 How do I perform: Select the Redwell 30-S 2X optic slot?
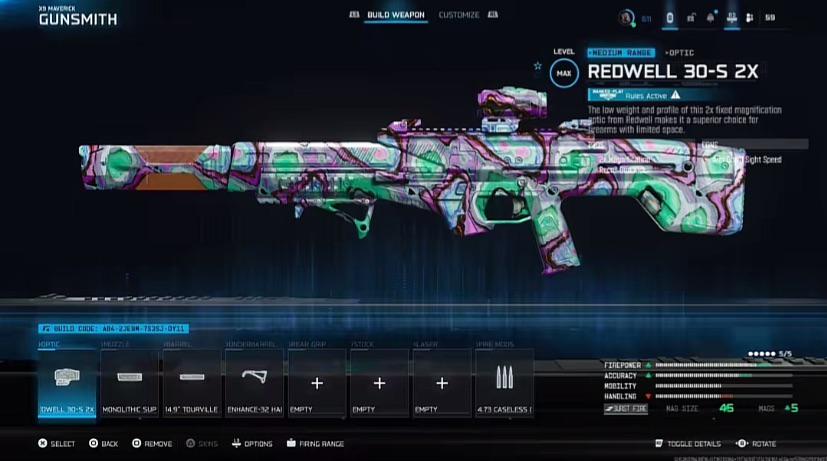(x=67, y=384)
